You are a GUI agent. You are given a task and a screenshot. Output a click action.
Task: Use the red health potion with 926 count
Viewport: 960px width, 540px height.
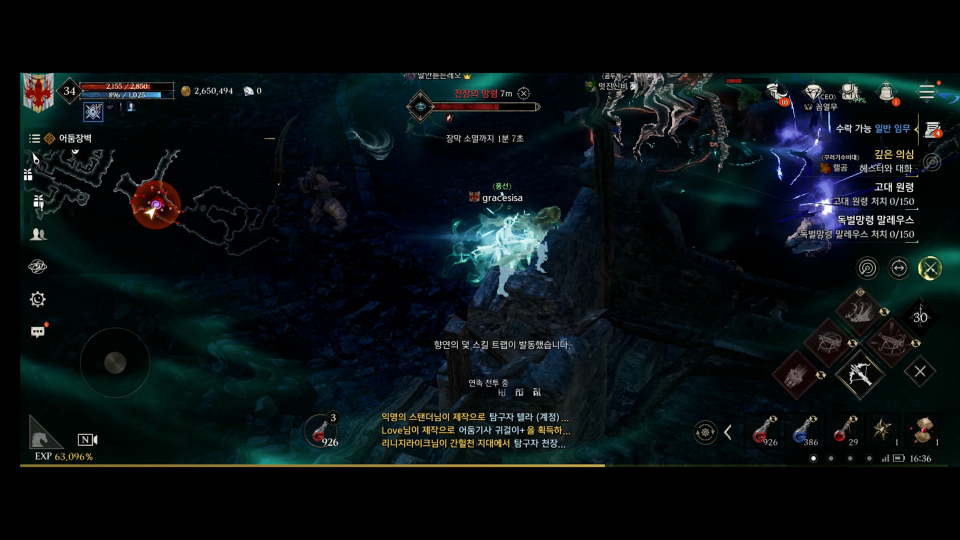point(766,430)
